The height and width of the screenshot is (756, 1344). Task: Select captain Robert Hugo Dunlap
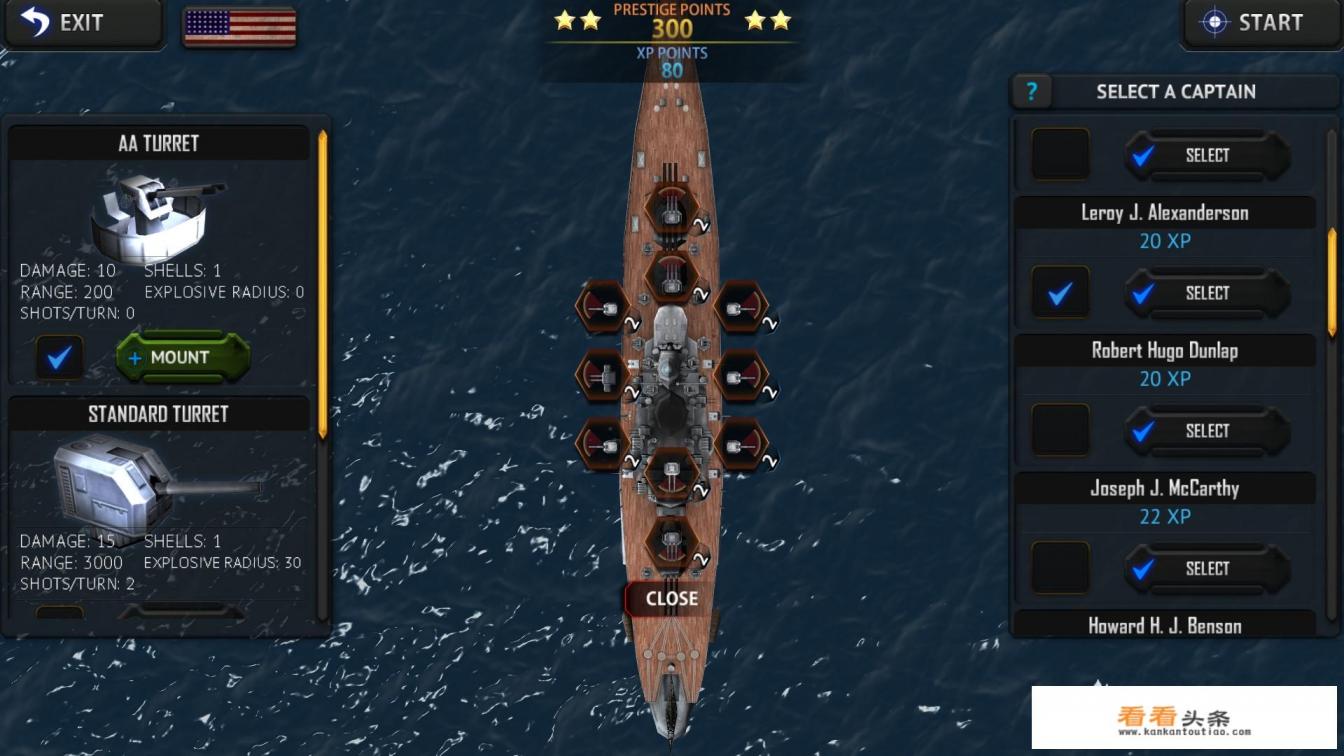coord(1207,431)
